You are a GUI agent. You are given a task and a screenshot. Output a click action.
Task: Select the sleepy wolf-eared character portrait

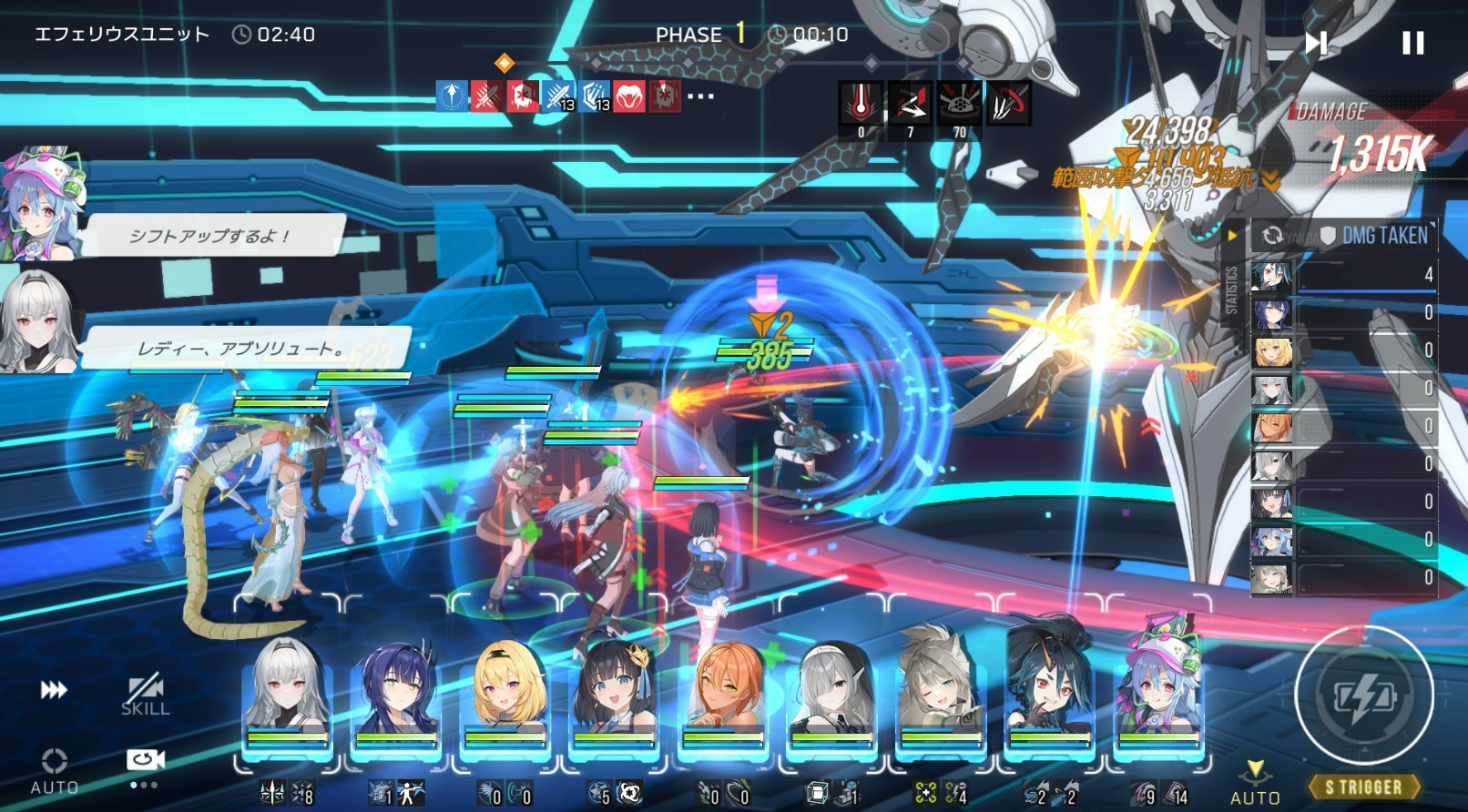pos(940,696)
